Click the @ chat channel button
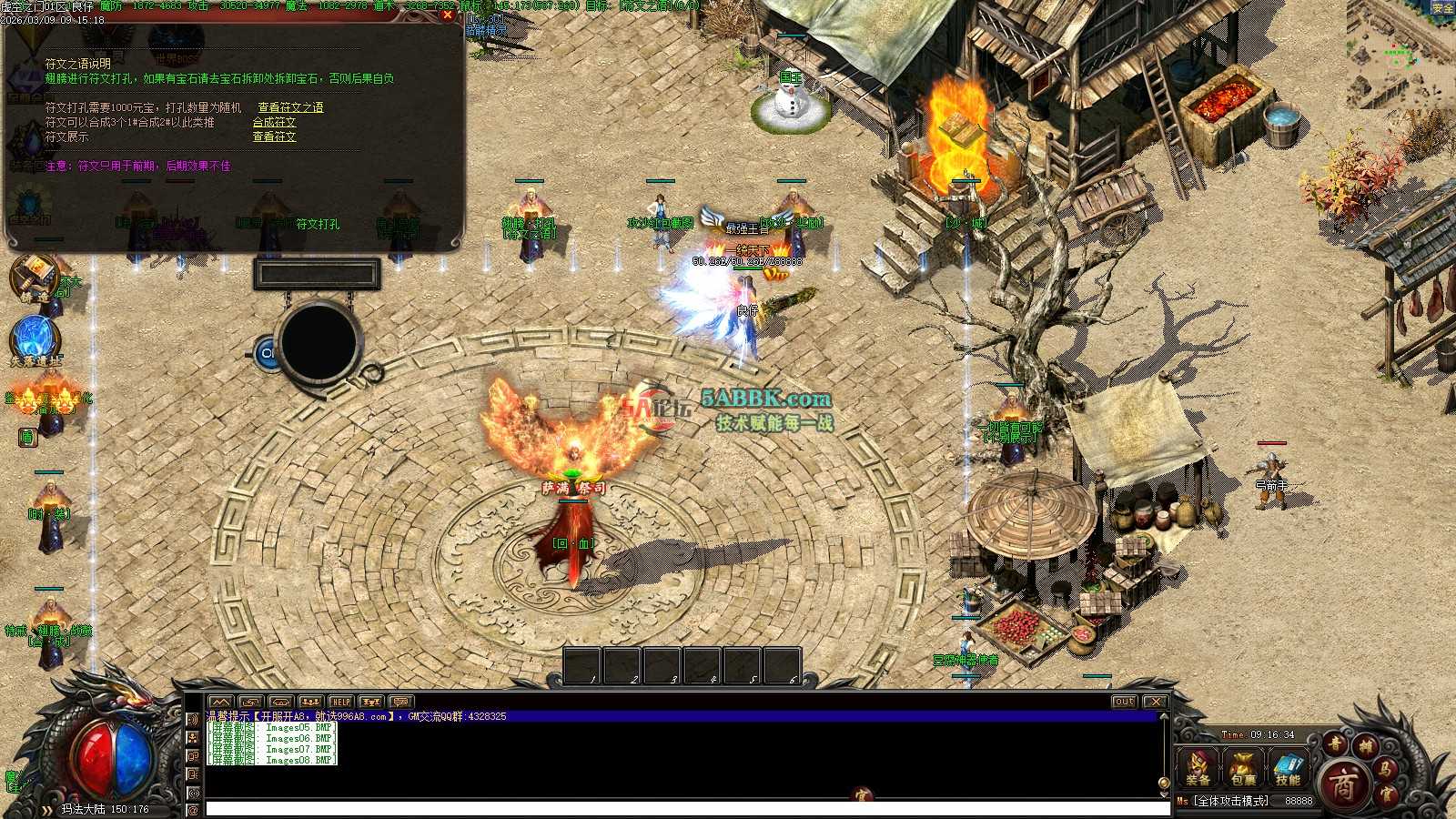The width and height of the screenshot is (1456, 819). pos(193,808)
